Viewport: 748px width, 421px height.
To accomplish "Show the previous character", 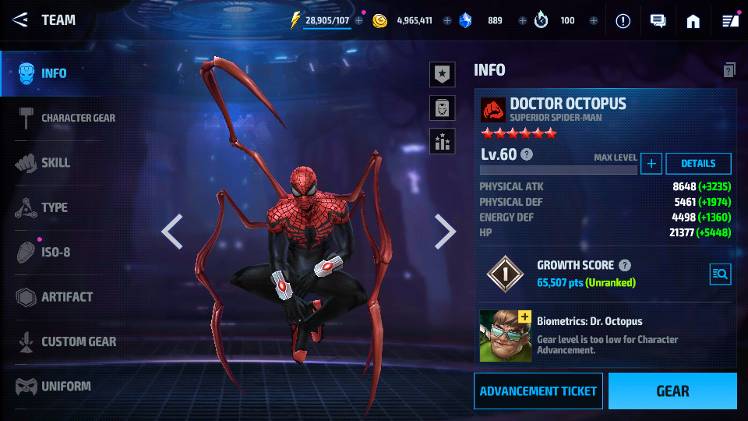I will tap(172, 231).
